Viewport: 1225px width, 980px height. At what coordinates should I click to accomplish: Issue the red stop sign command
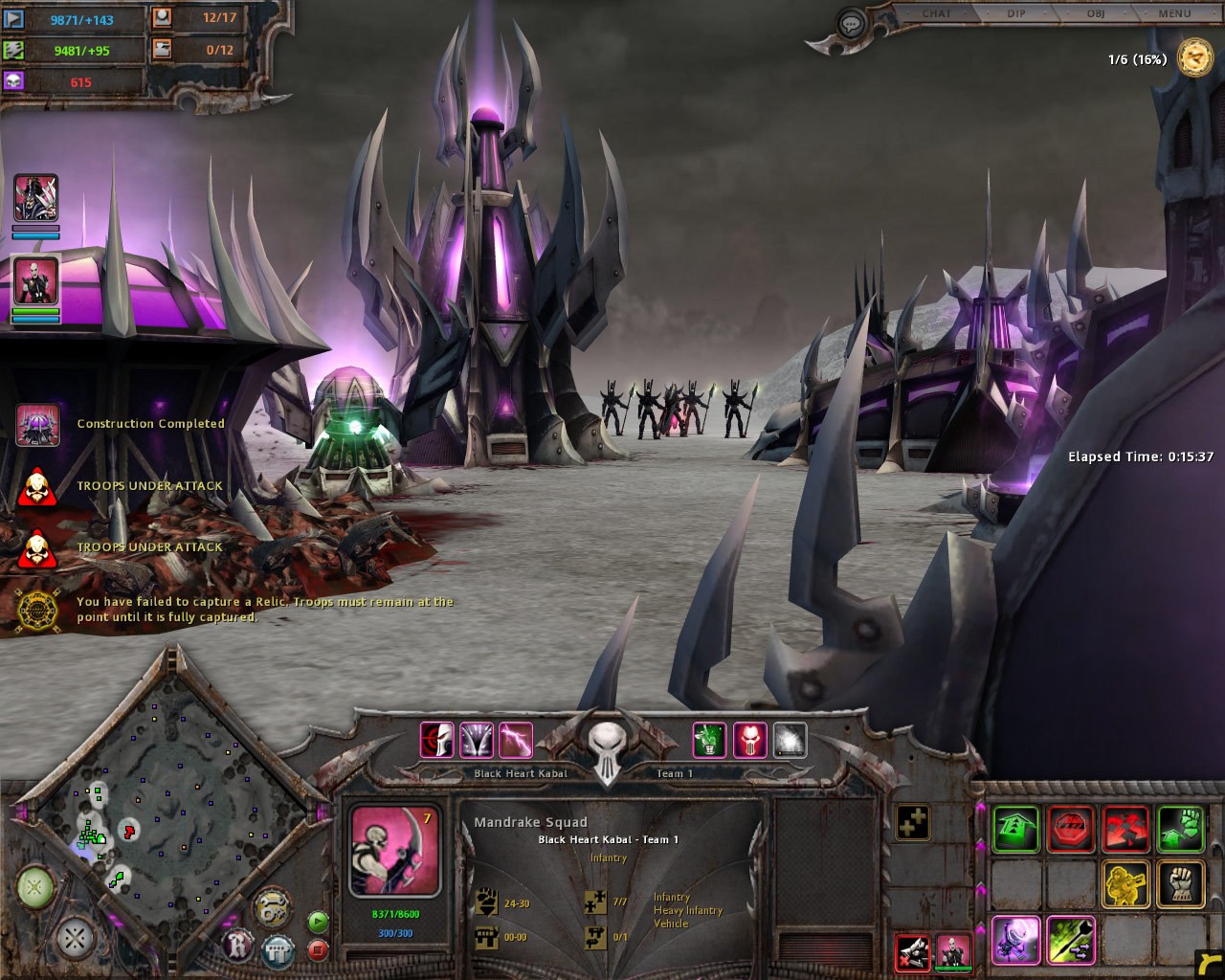[x=1071, y=829]
